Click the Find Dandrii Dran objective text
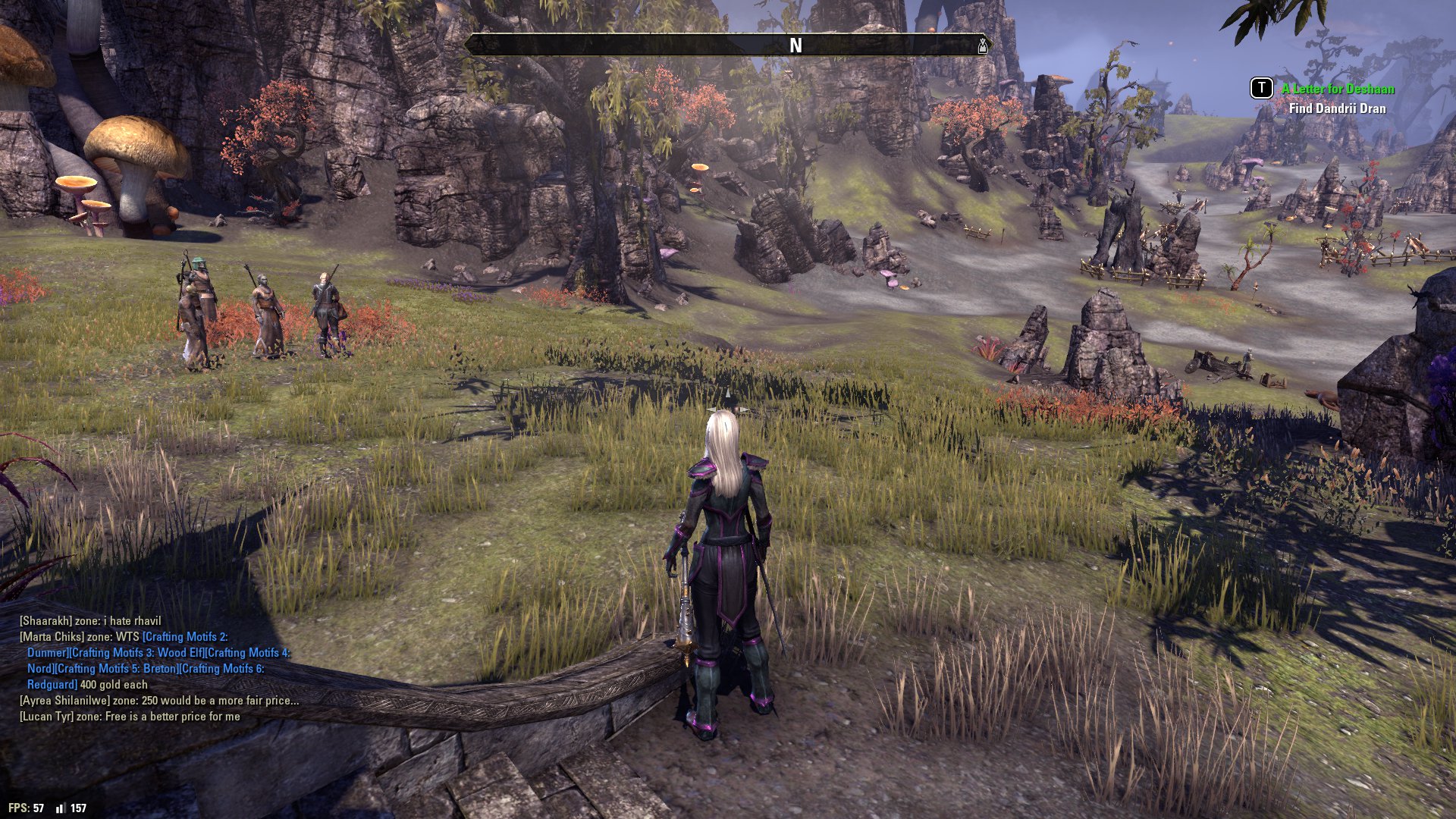Screen dimensions: 1456x819 click(1337, 108)
